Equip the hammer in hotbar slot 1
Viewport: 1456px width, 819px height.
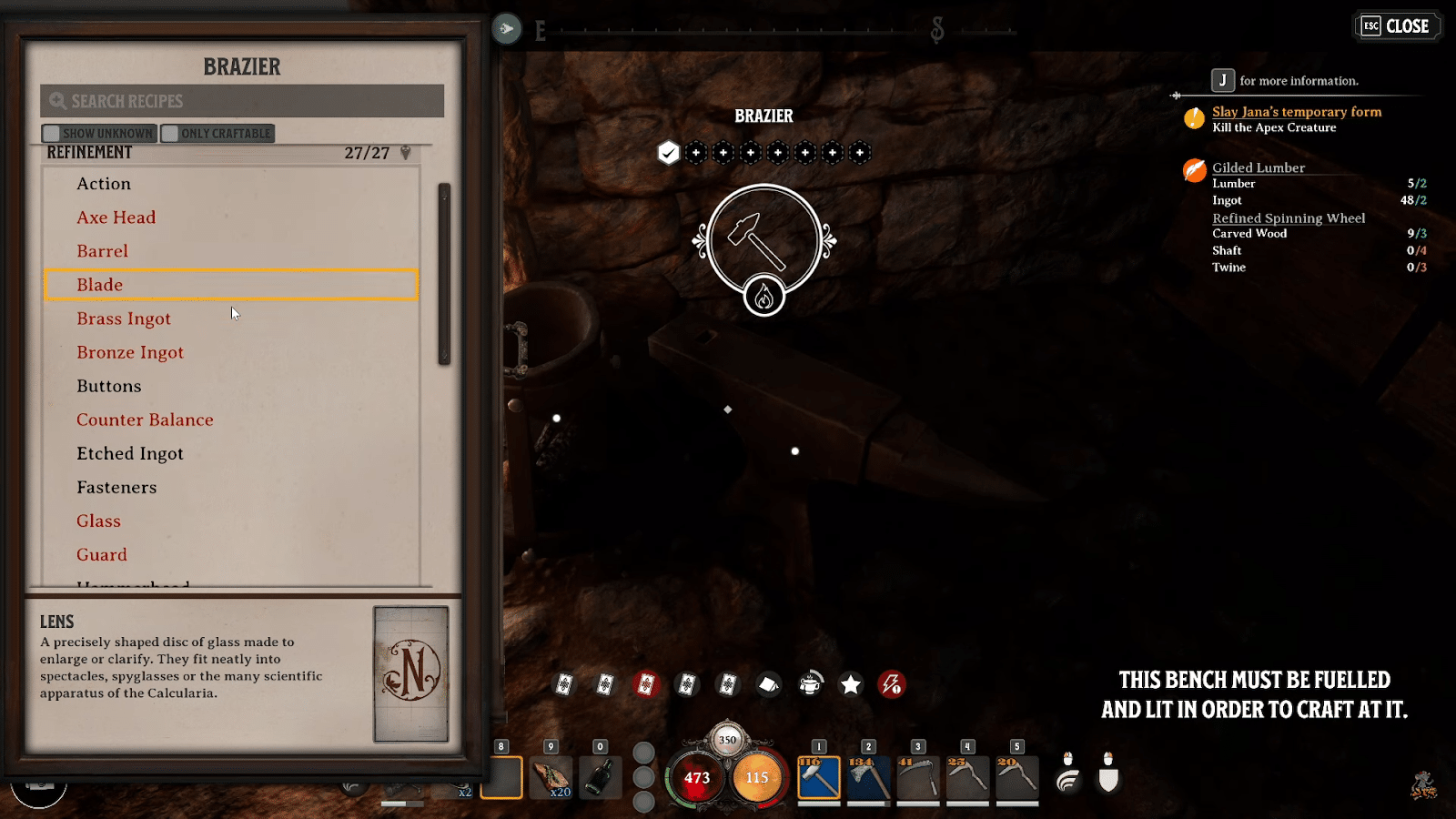818,778
